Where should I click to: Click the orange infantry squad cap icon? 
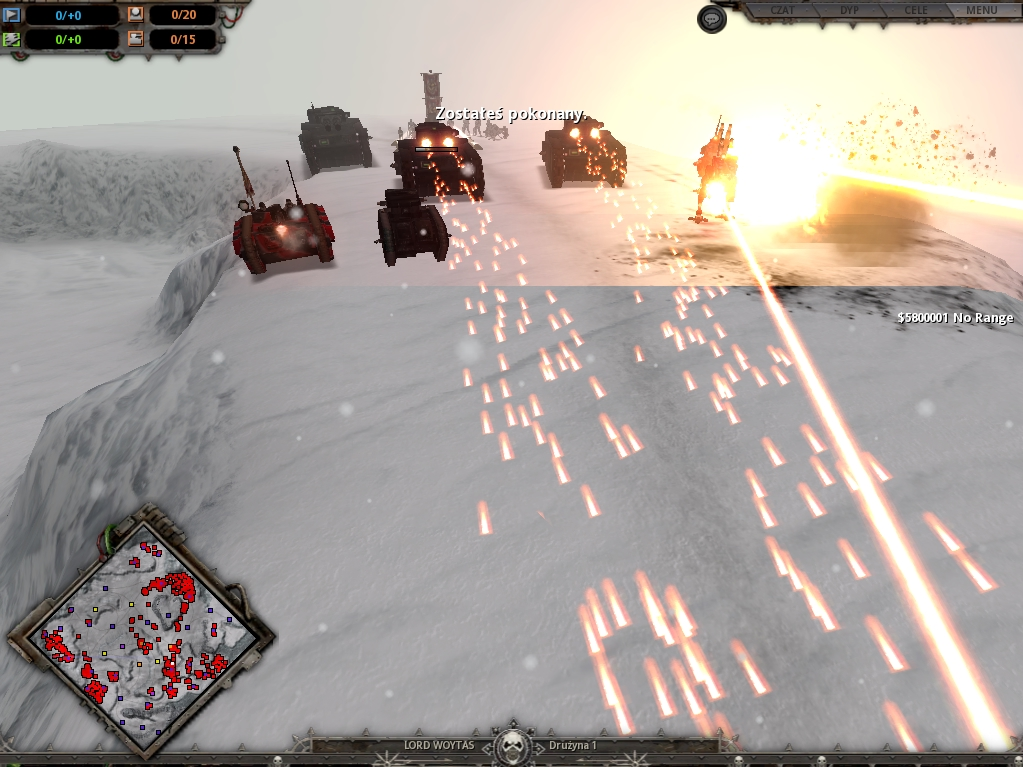[x=136, y=15]
